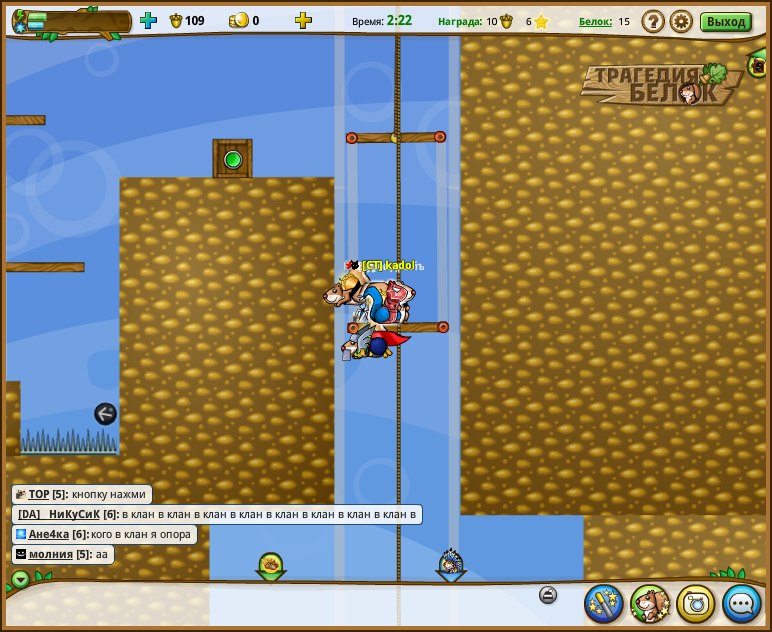
Task: Open the magic wand button
Action: coord(604,603)
